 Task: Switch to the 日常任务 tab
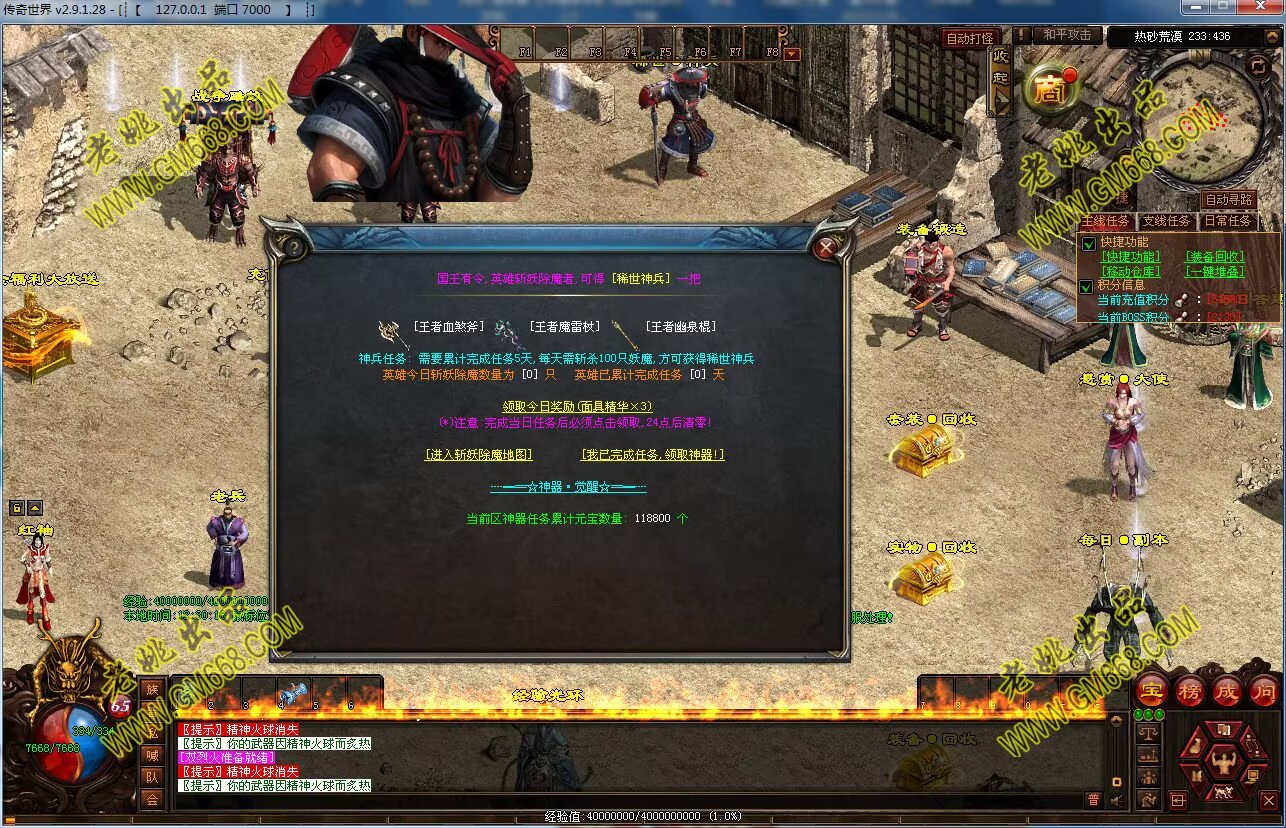point(1227,221)
